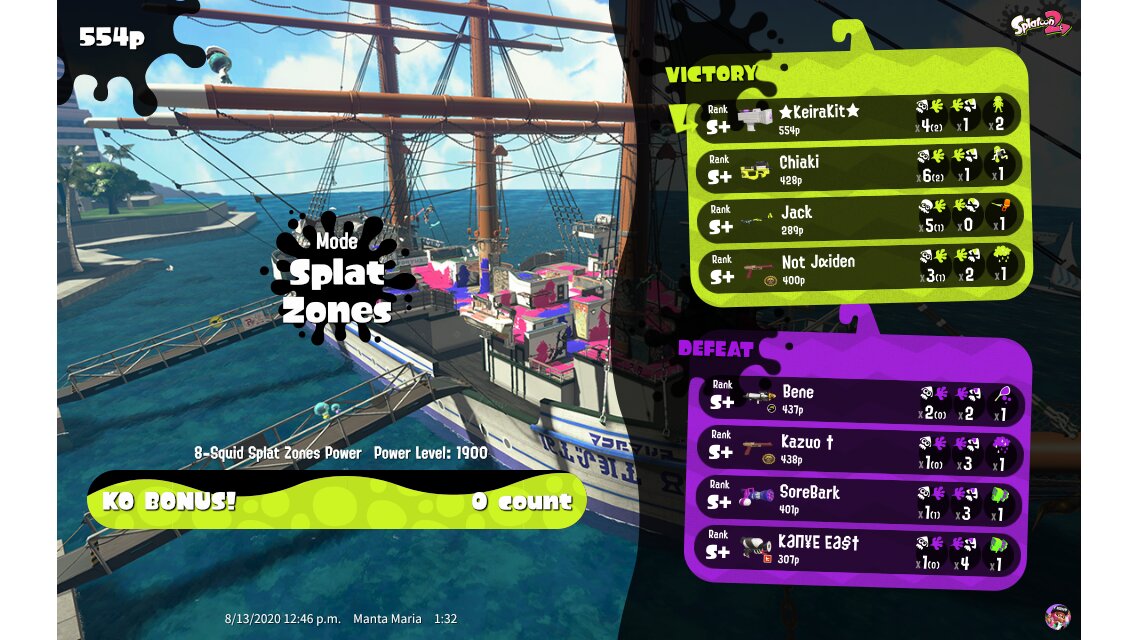Click the Splat Zones mode badge
Image resolution: width=1138 pixels, height=640 pixels.
tap(336, 279)
